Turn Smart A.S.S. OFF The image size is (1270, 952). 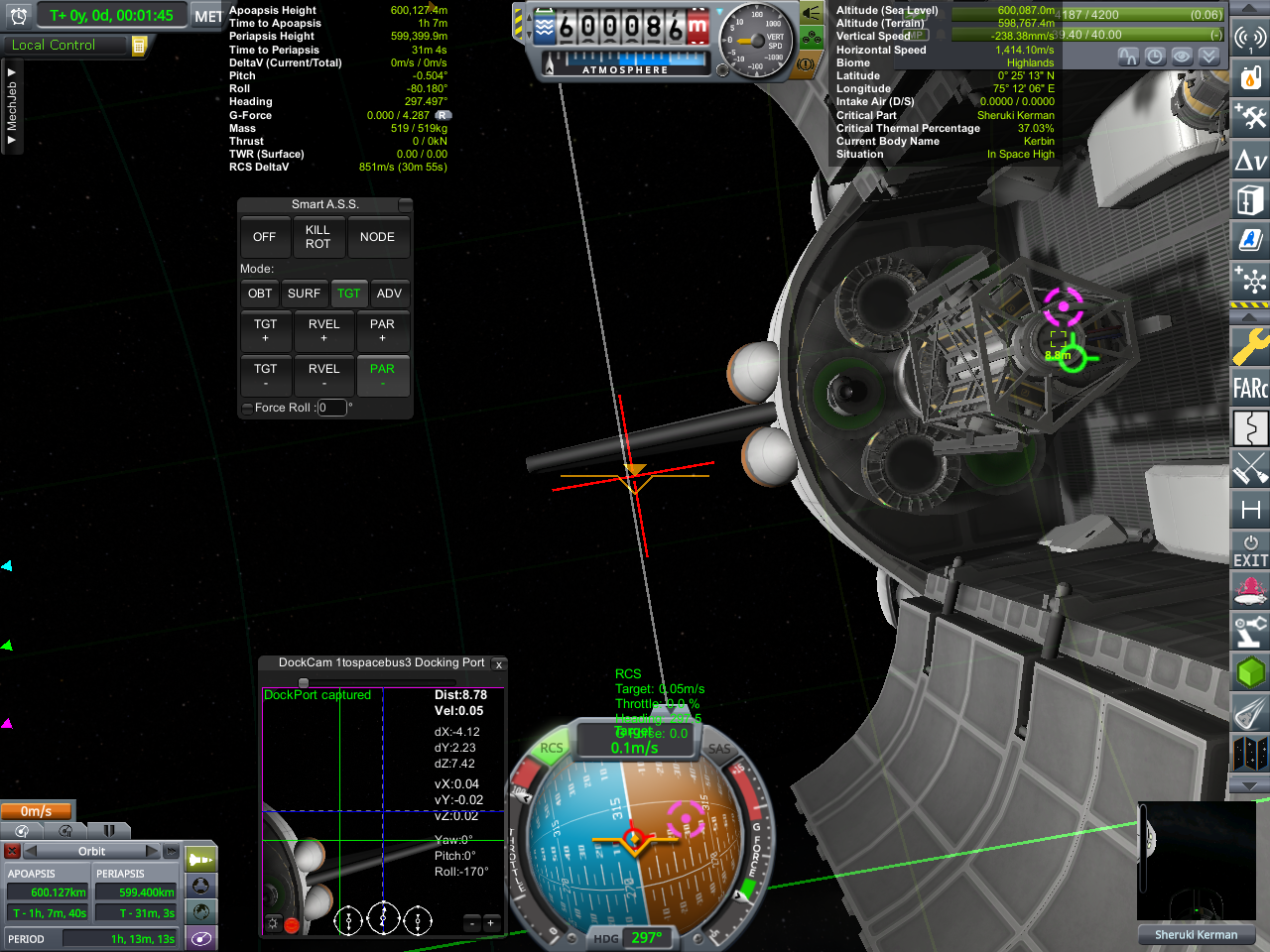point(264,237)
